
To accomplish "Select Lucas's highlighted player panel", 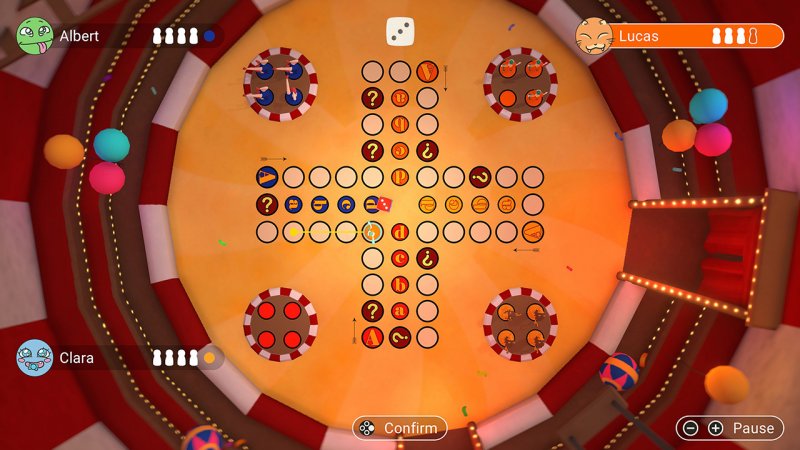I will click(680, 37).
